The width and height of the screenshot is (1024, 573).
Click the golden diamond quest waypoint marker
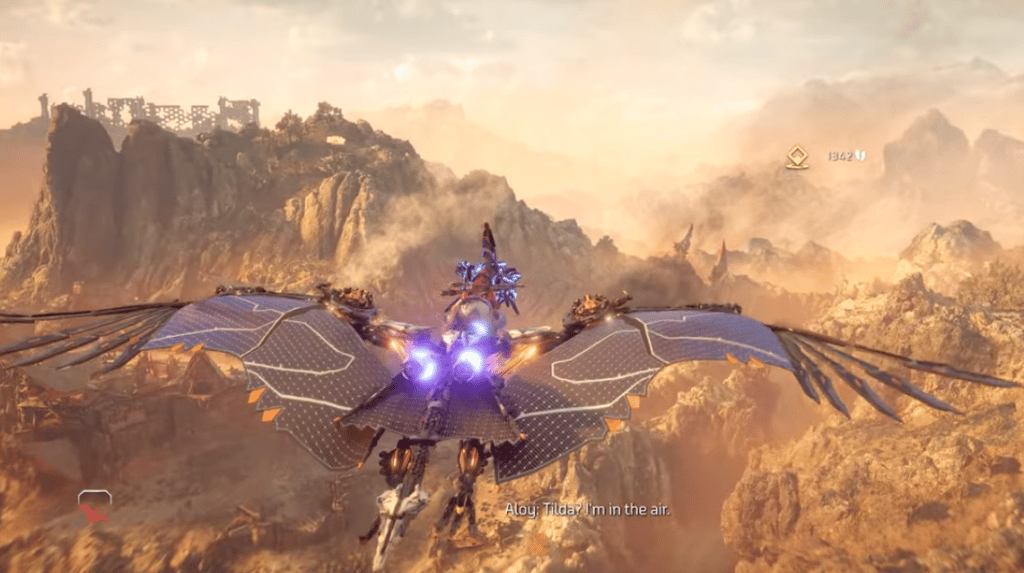(797, 157)
